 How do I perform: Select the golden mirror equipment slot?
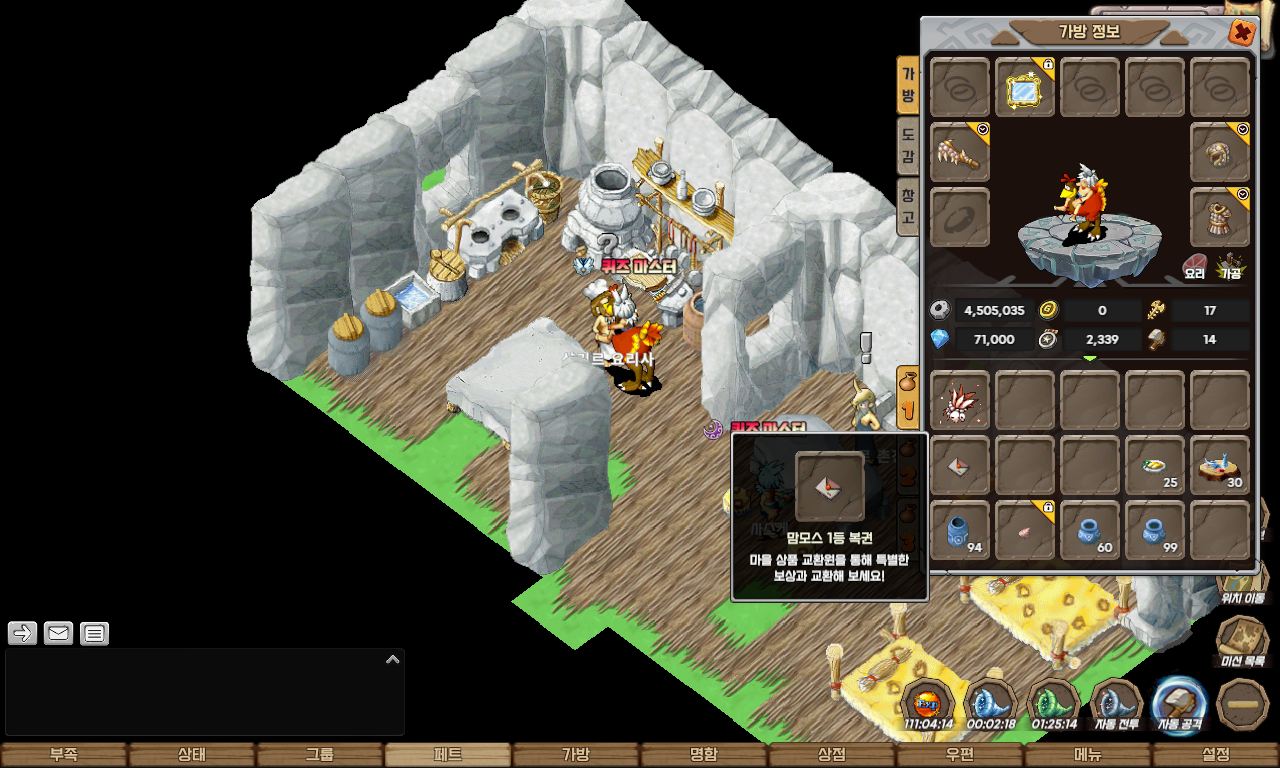1025,88
